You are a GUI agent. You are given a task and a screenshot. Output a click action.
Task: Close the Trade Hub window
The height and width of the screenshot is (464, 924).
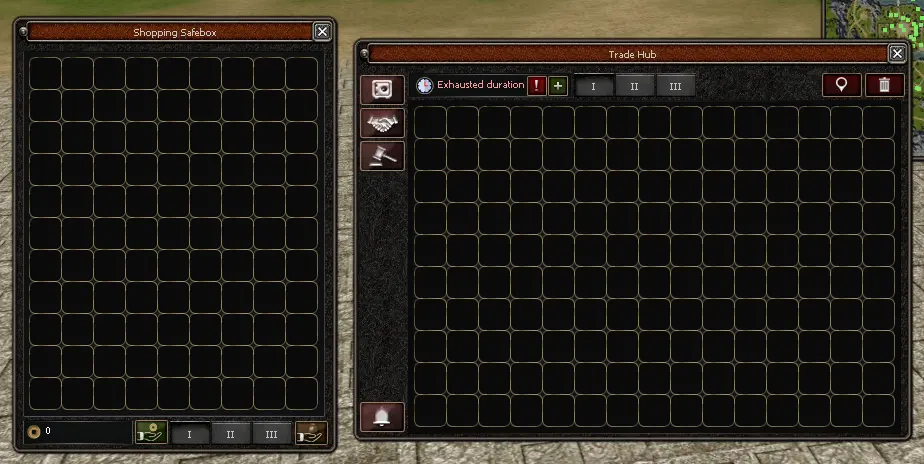click(897, 54)
